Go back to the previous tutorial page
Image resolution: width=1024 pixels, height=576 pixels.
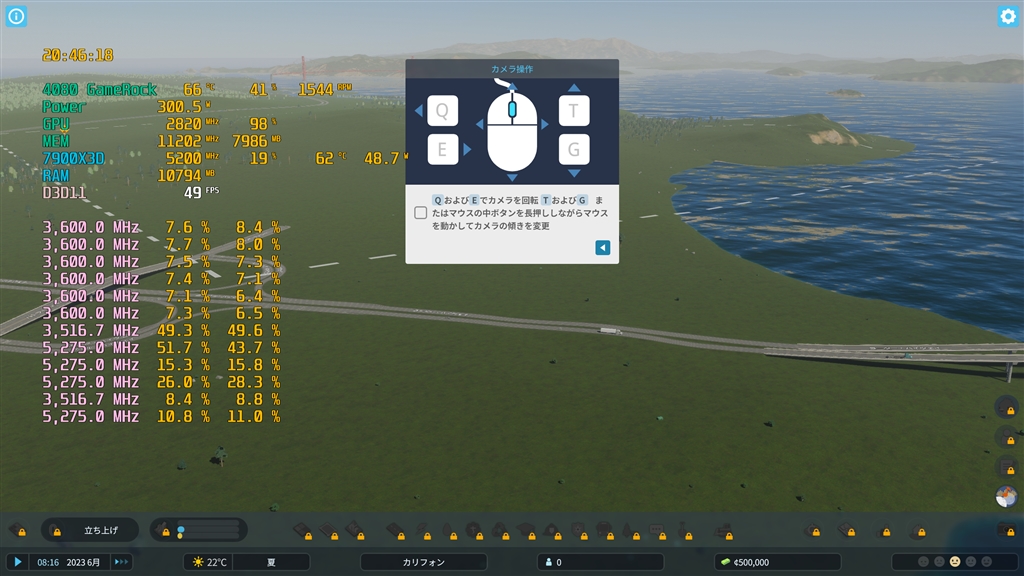tap(602, 247)
